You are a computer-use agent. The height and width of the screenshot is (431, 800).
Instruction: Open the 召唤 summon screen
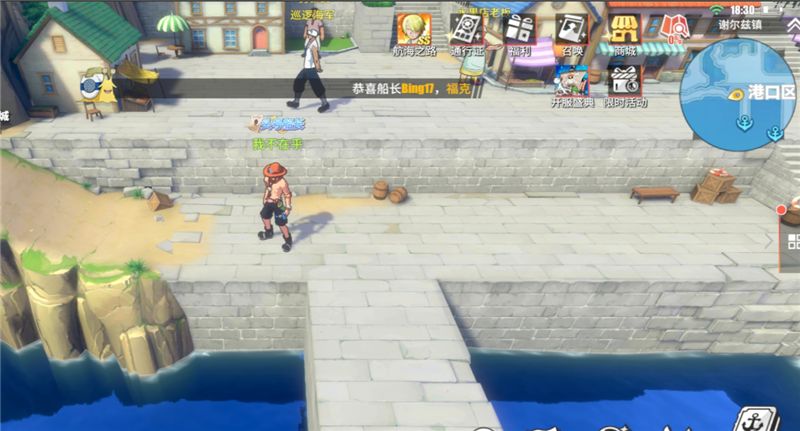coord(571,31)
